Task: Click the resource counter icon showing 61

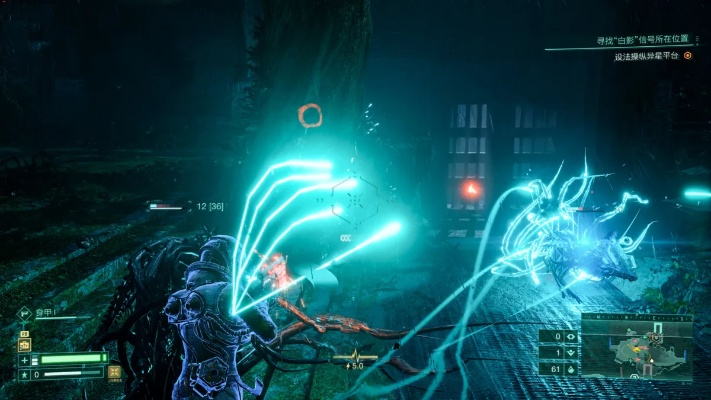Action: [x=570, y=368]
